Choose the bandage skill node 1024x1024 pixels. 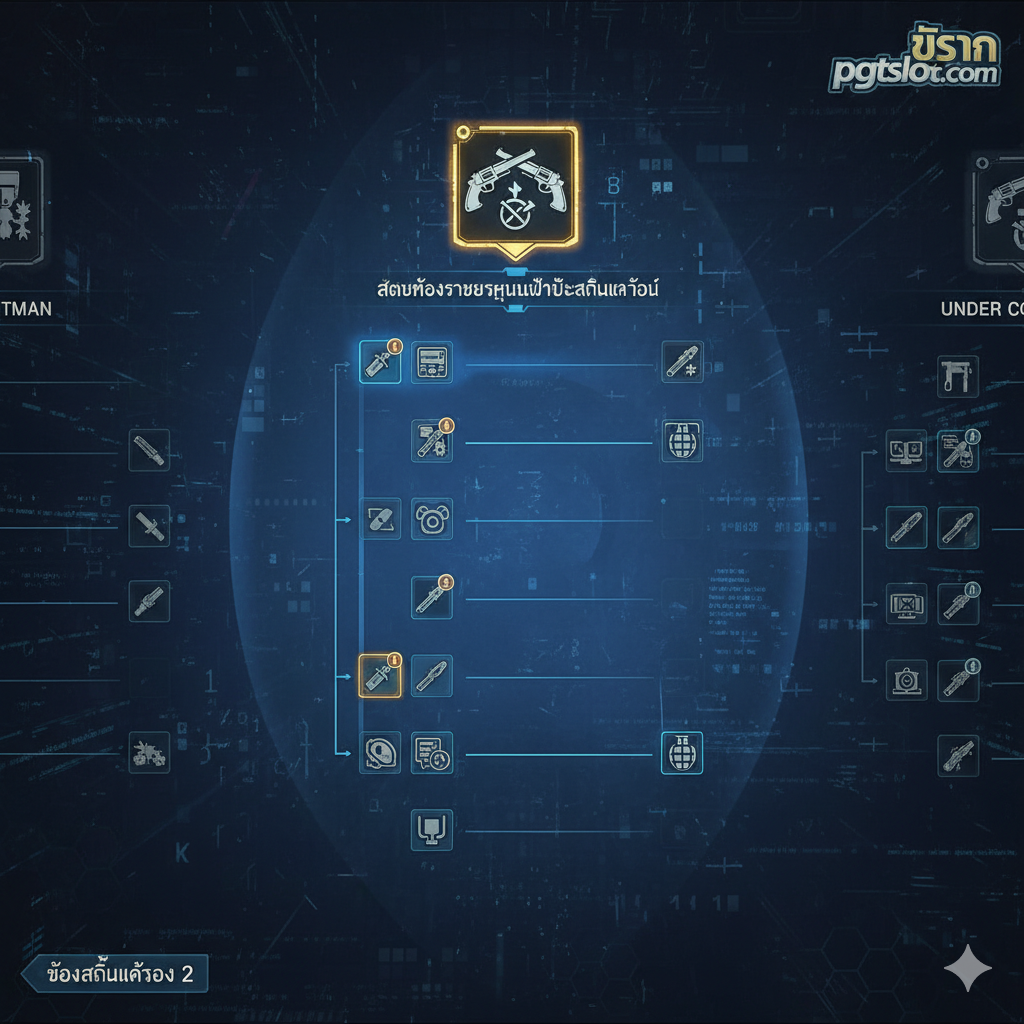pyautogui.click(x=380, y=519)
